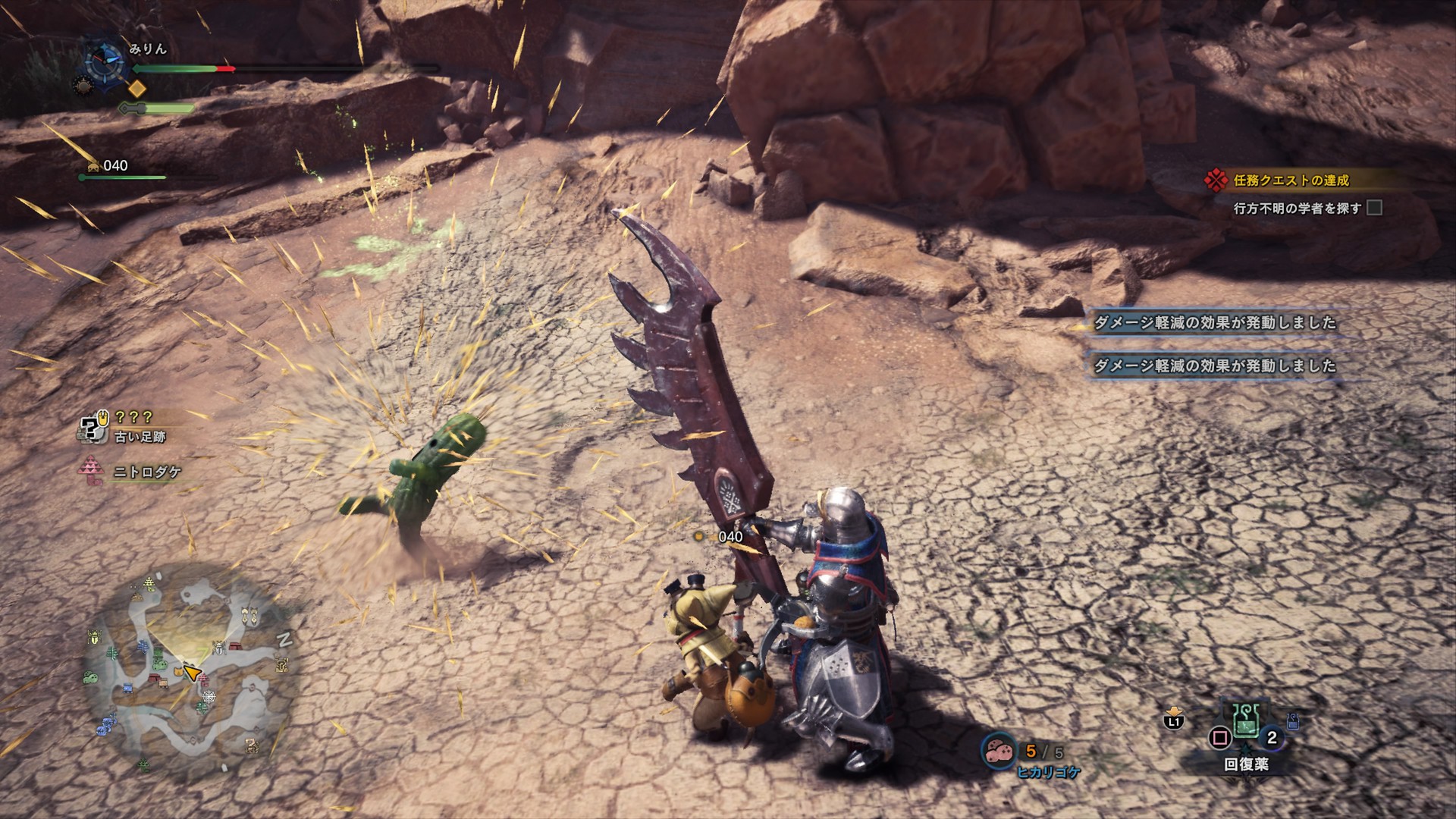Screen dimensions: 1456x819
Task: Choose the ニトロダケ gathering point entry
Action: (x=147, y=472)
